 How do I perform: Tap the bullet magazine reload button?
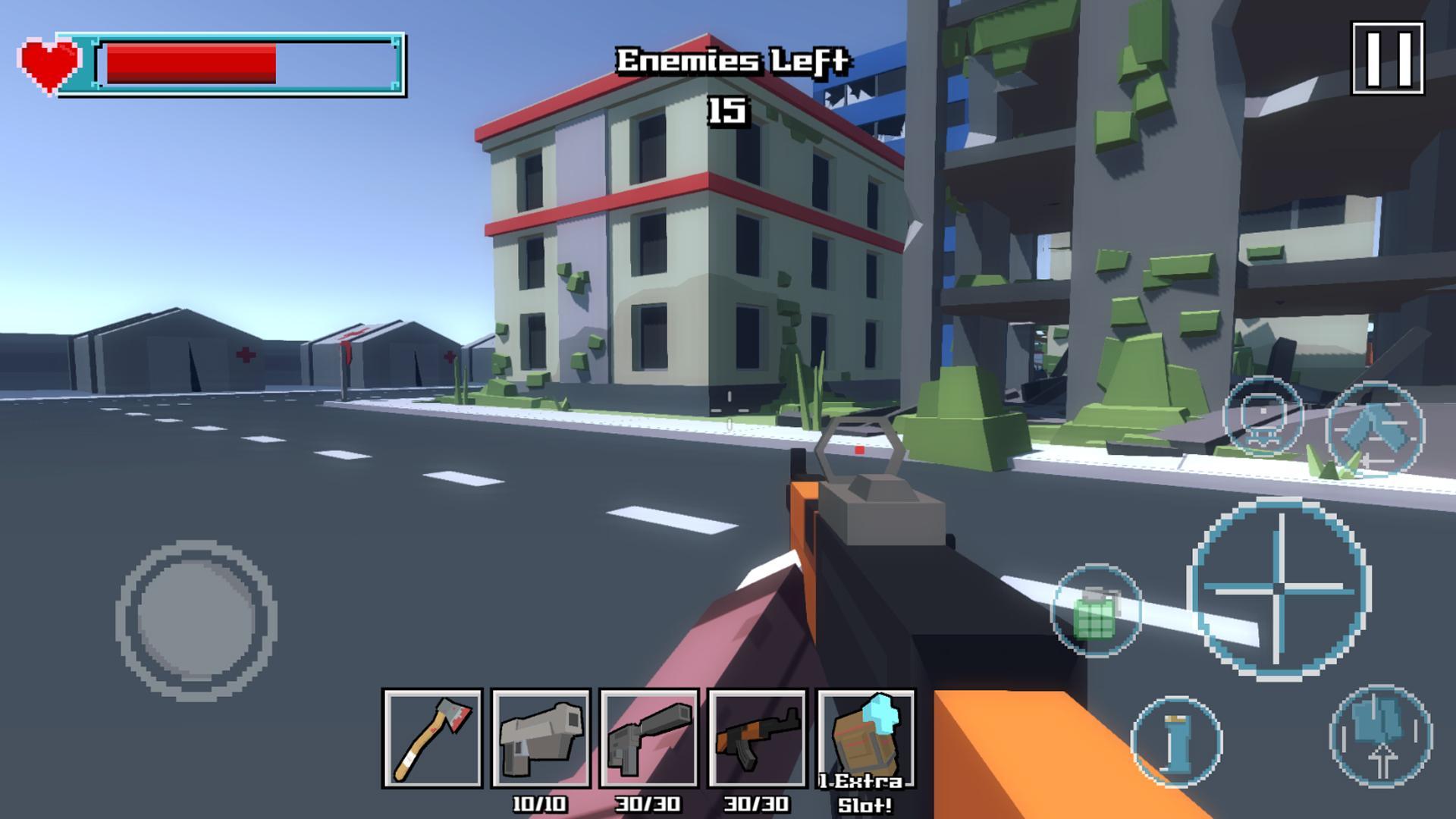pyautogui.click(x=1176, y=741)
